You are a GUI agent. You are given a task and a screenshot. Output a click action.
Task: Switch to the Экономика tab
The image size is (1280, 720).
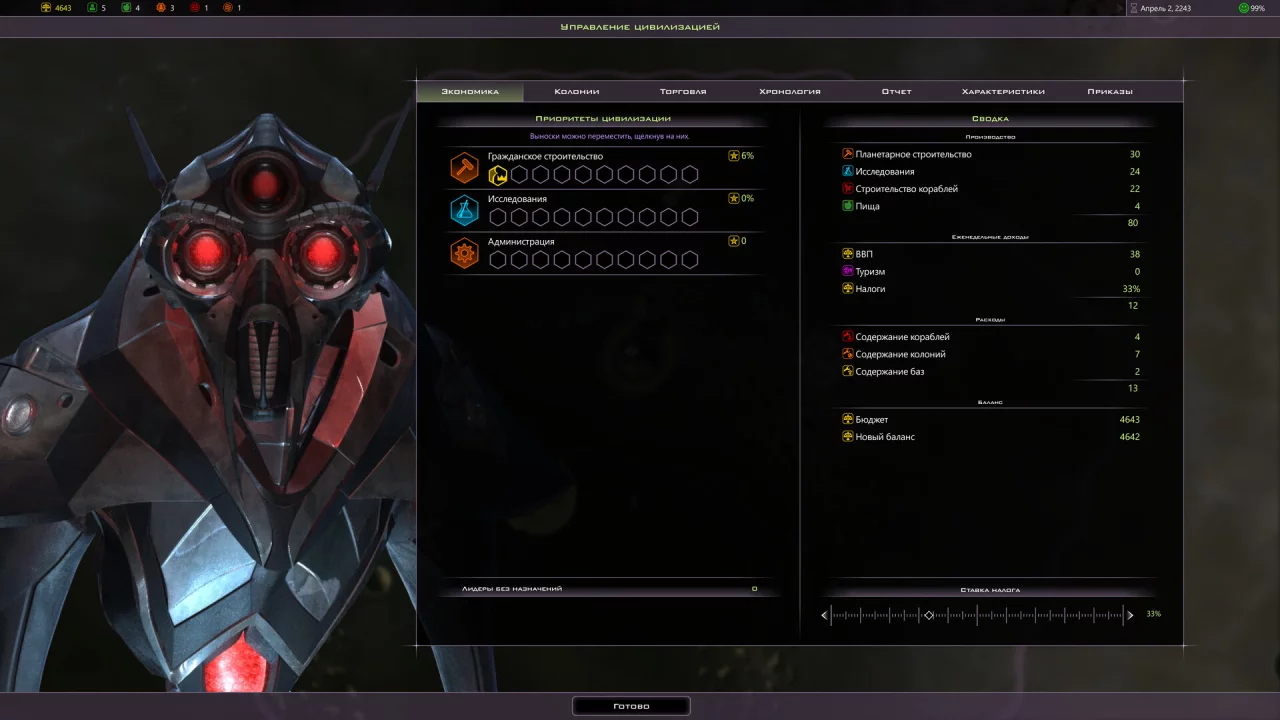[x=470, y=91]
